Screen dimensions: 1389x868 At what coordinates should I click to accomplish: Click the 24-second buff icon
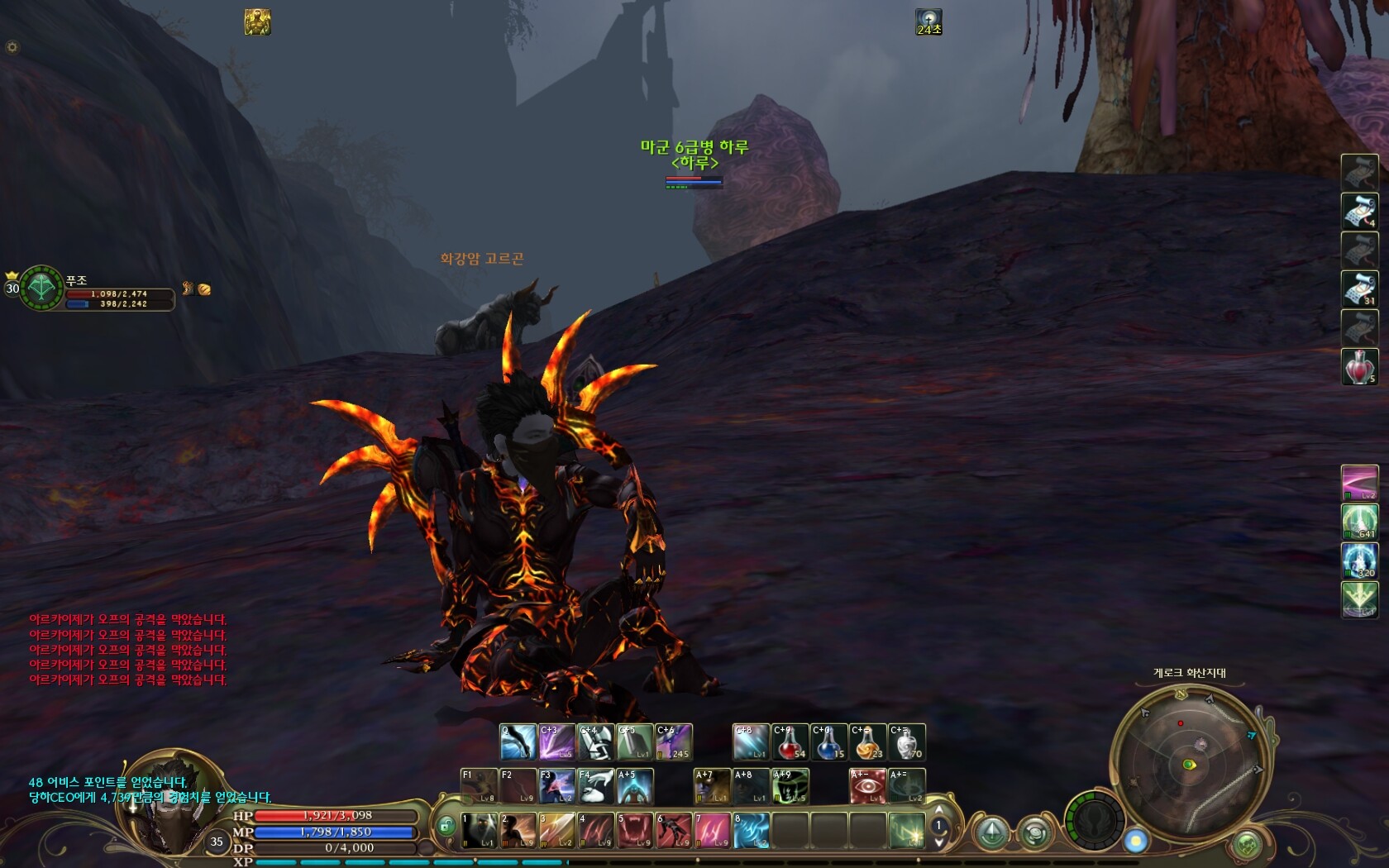click(928, 22)
